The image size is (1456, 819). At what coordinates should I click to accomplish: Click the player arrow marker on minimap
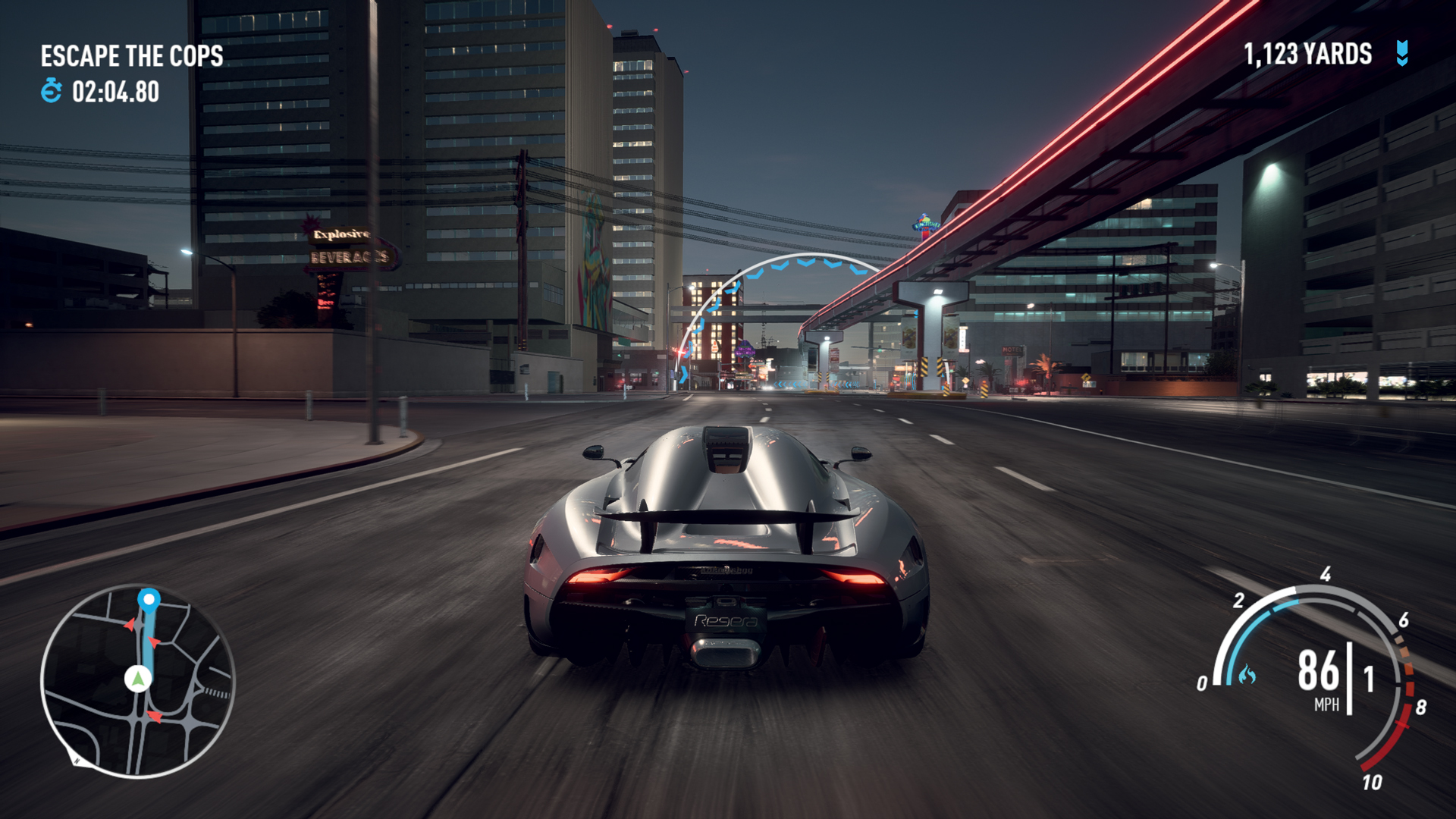[x=138, y=677]
